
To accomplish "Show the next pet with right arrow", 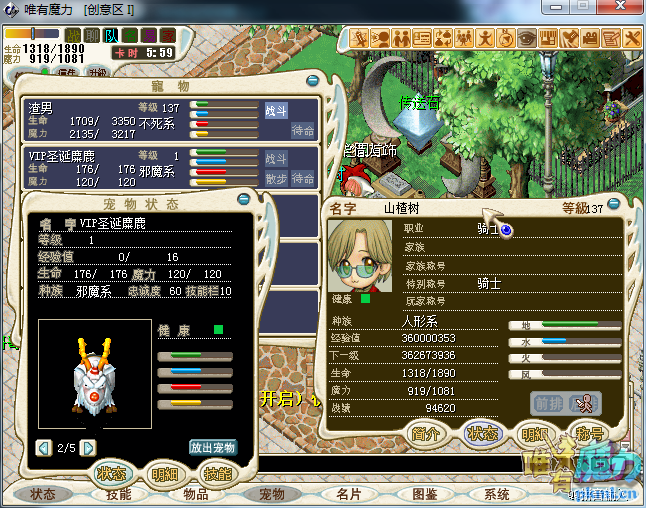I will [88, 448].
